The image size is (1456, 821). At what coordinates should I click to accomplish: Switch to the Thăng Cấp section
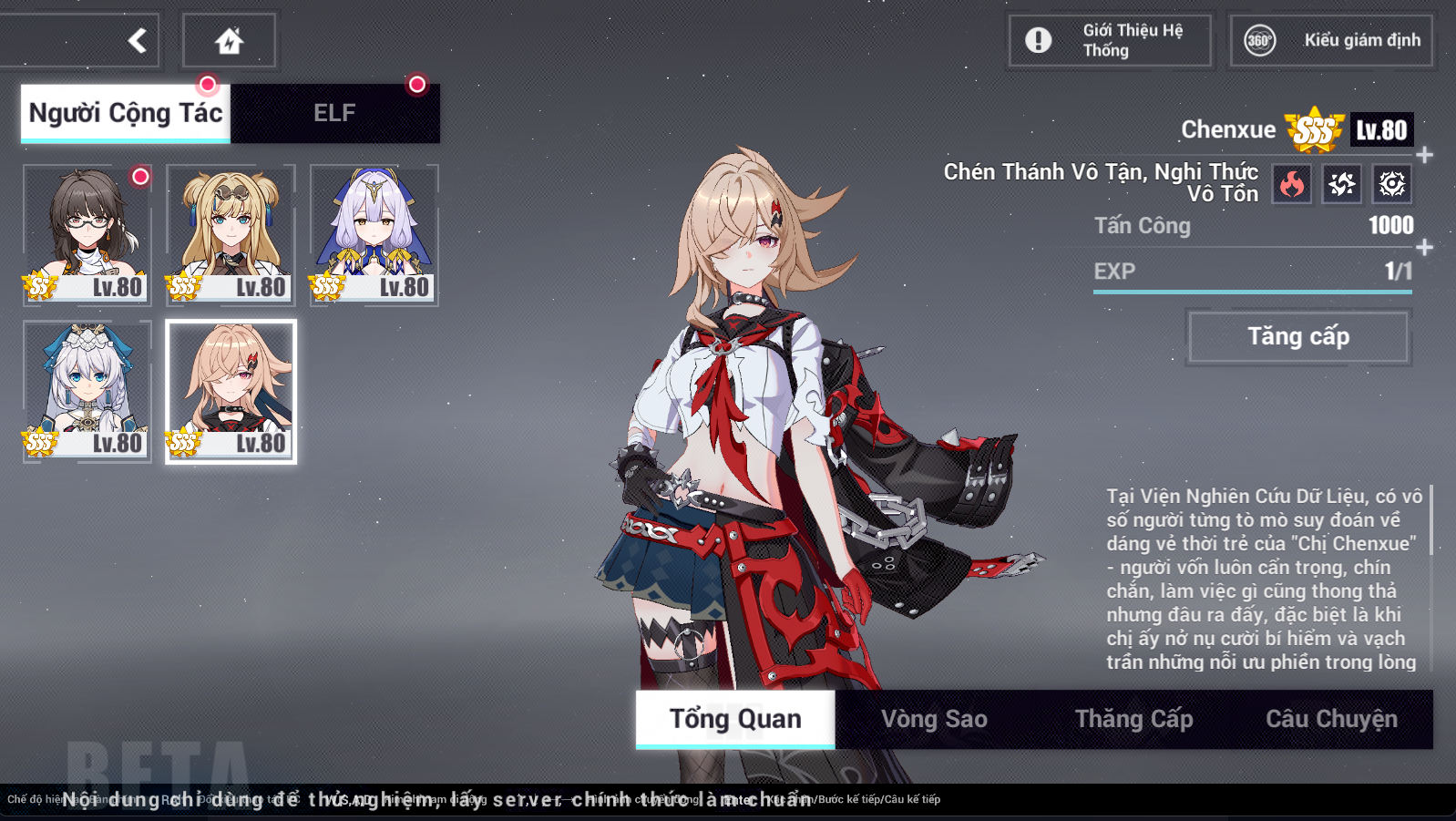point(1133,719)
